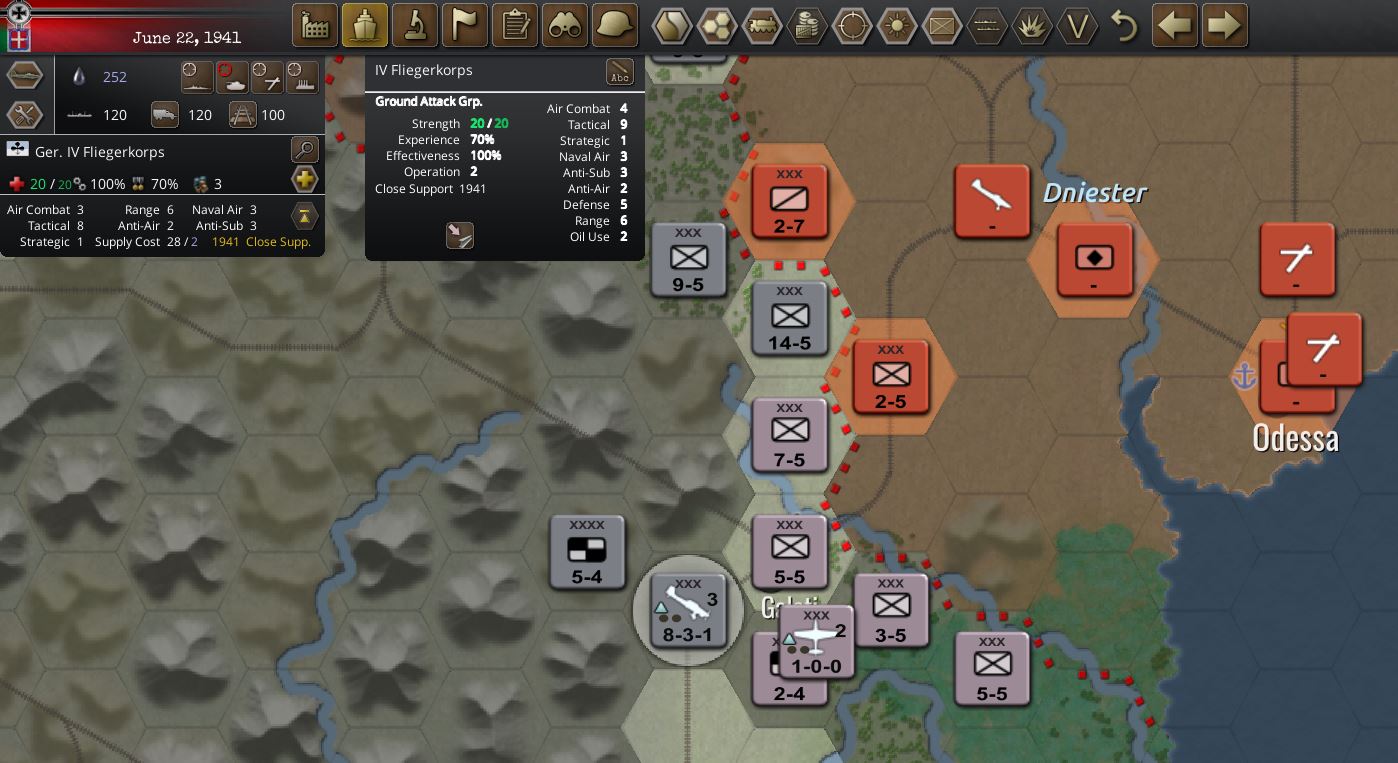
Task: Click the yellow plus reinforce hexagon
Action: coord(304,181)
